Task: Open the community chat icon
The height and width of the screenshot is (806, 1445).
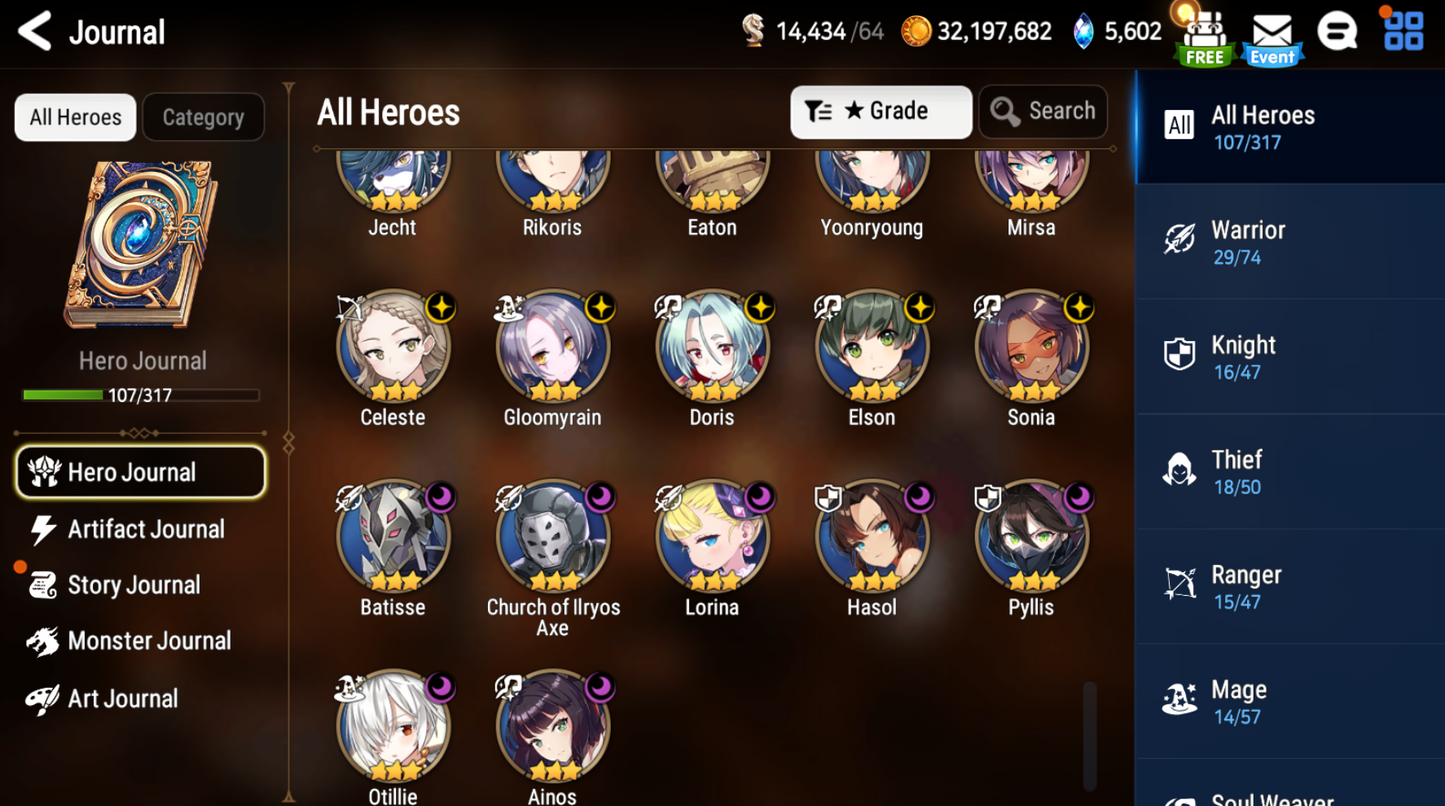Action: [x=1338, y=30]
